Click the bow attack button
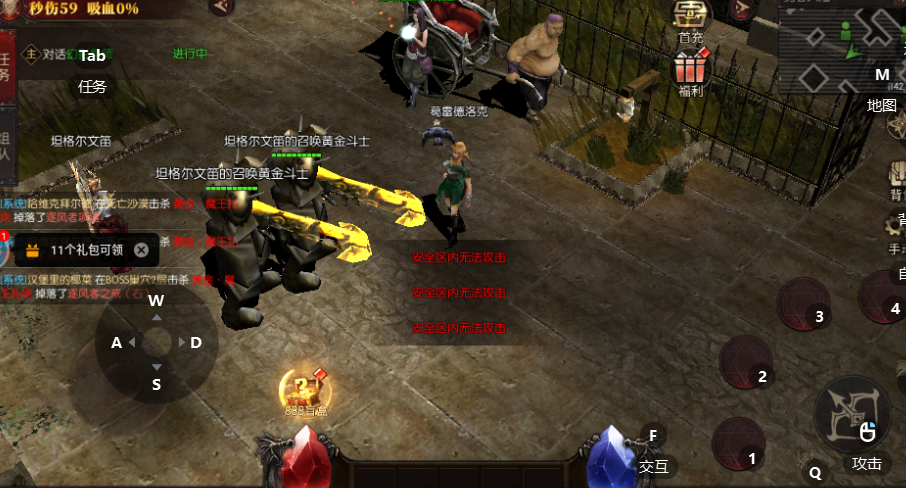The width and height of the screenshot is (906, 488). click(852, 413)
